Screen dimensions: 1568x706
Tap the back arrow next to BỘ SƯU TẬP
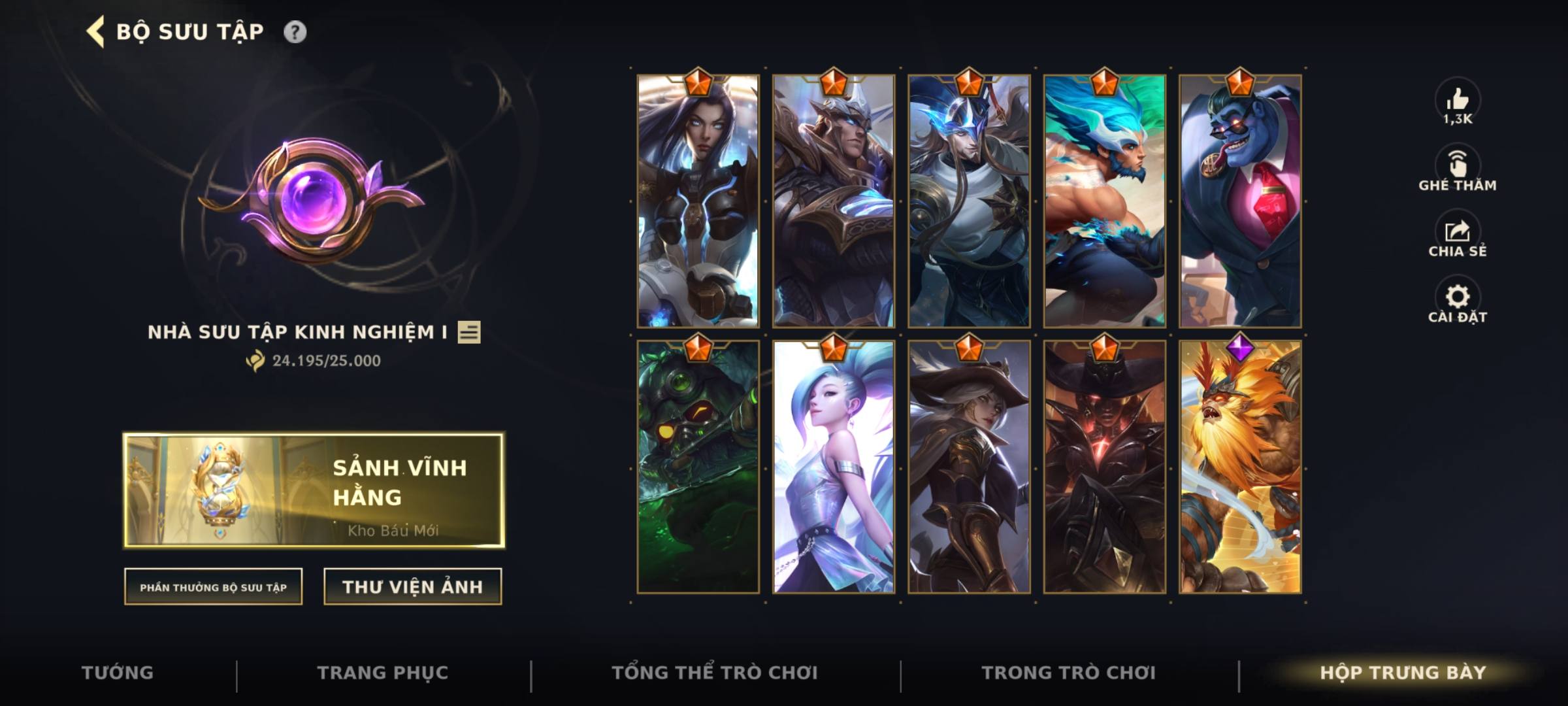[x=96, y=30]
